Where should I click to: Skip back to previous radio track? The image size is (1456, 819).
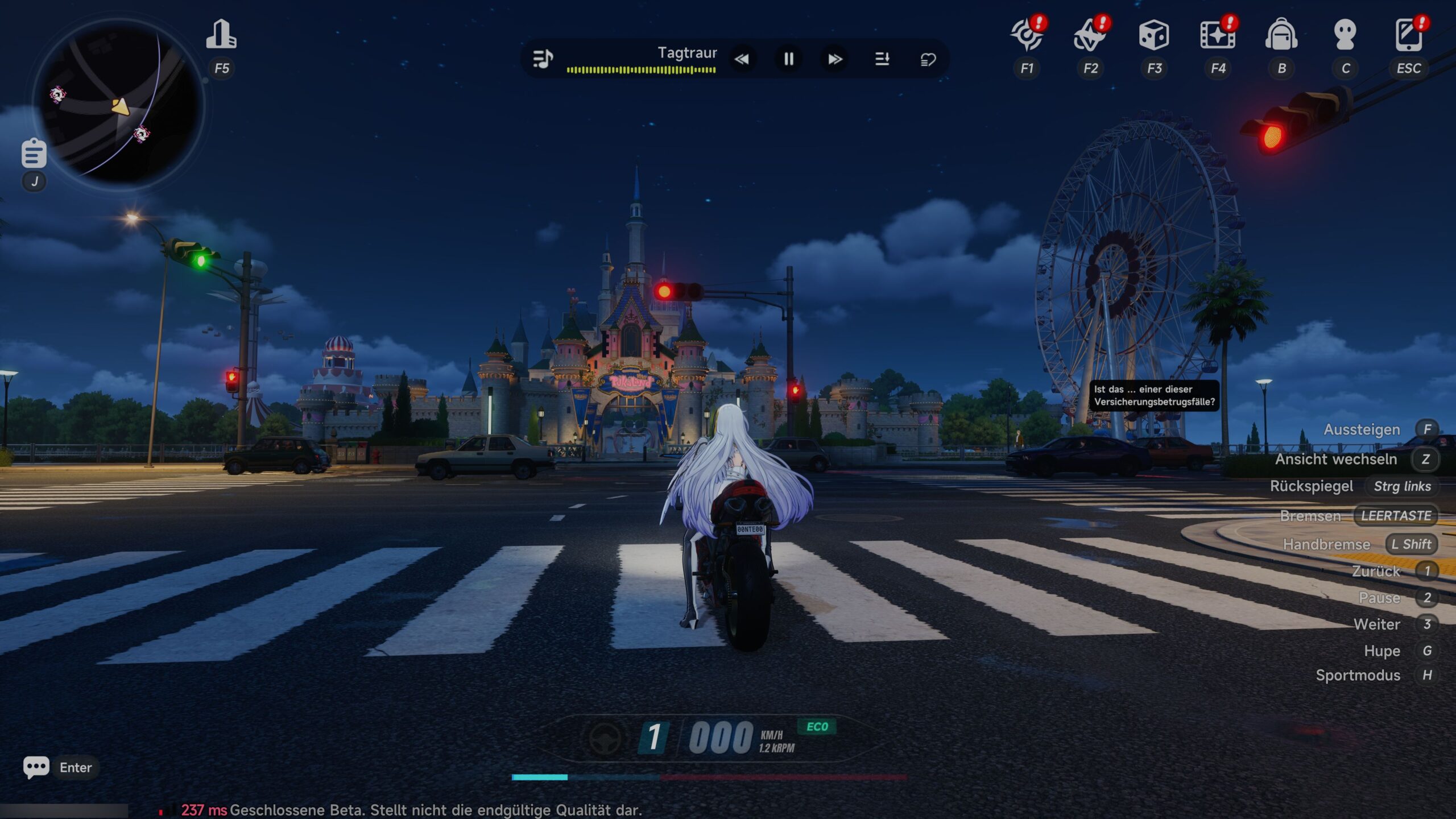click(x=742, y=59)
